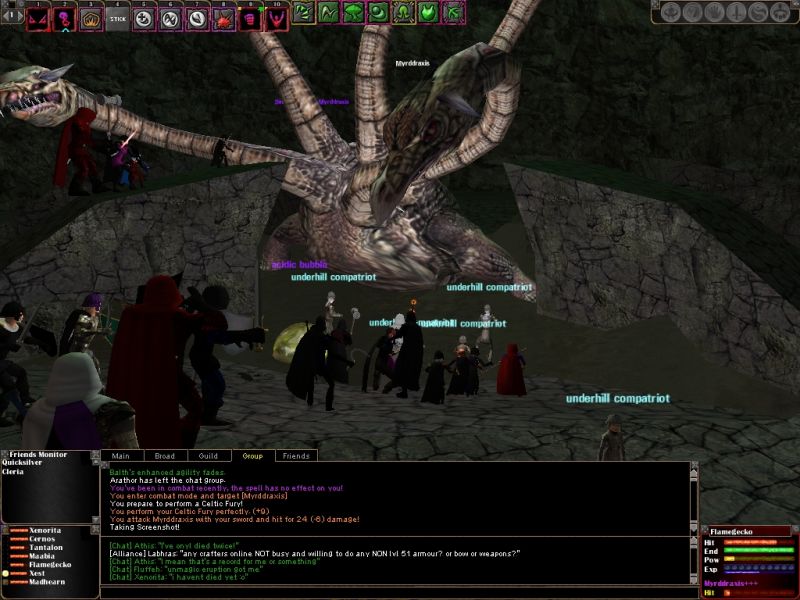Click the chat input line
800x600 pixels.
[400, 592]
